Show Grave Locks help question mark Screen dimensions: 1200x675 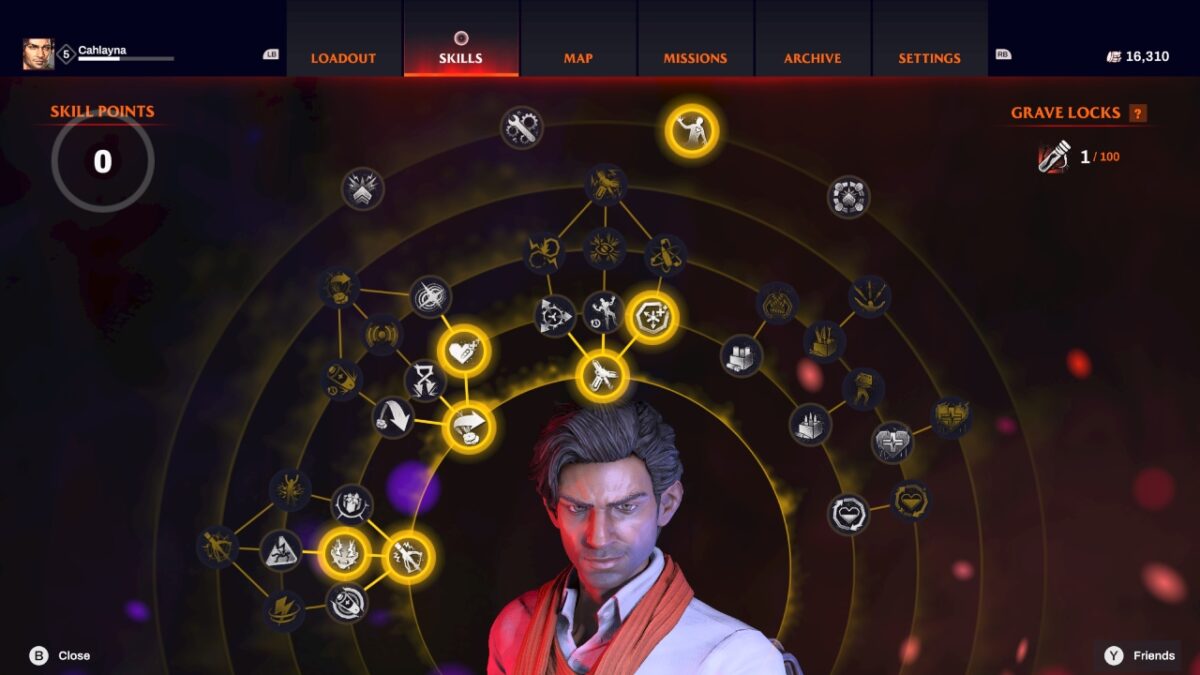1138,113
